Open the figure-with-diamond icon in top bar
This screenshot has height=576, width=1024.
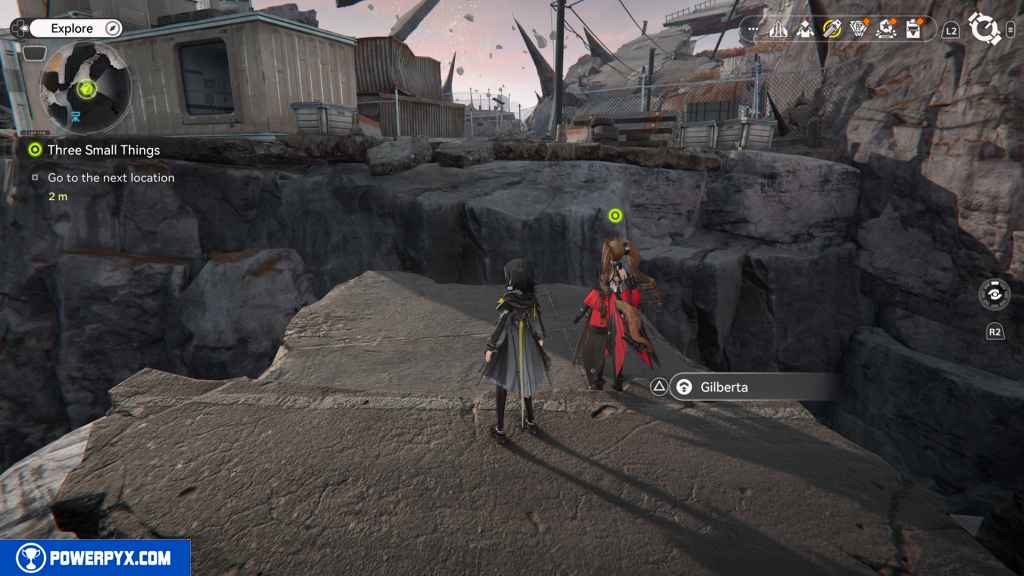point(805,29)
